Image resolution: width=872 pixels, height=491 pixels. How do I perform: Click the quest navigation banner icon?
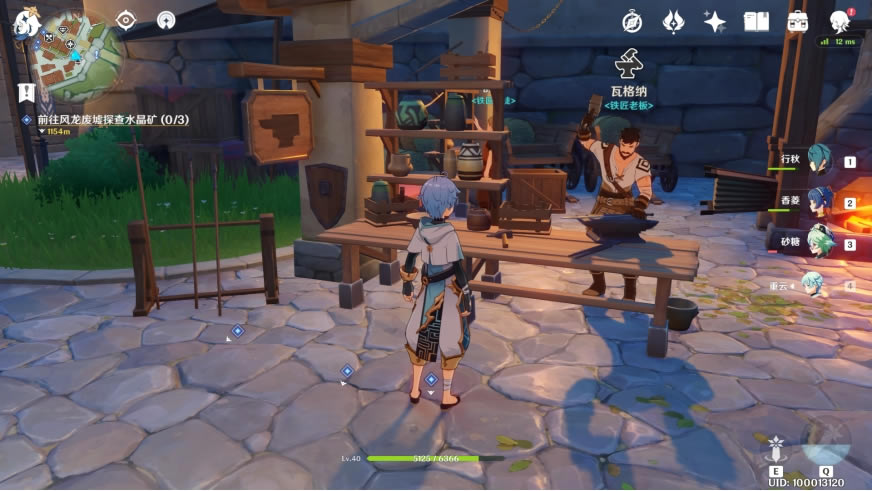click(x=25, y=93)
